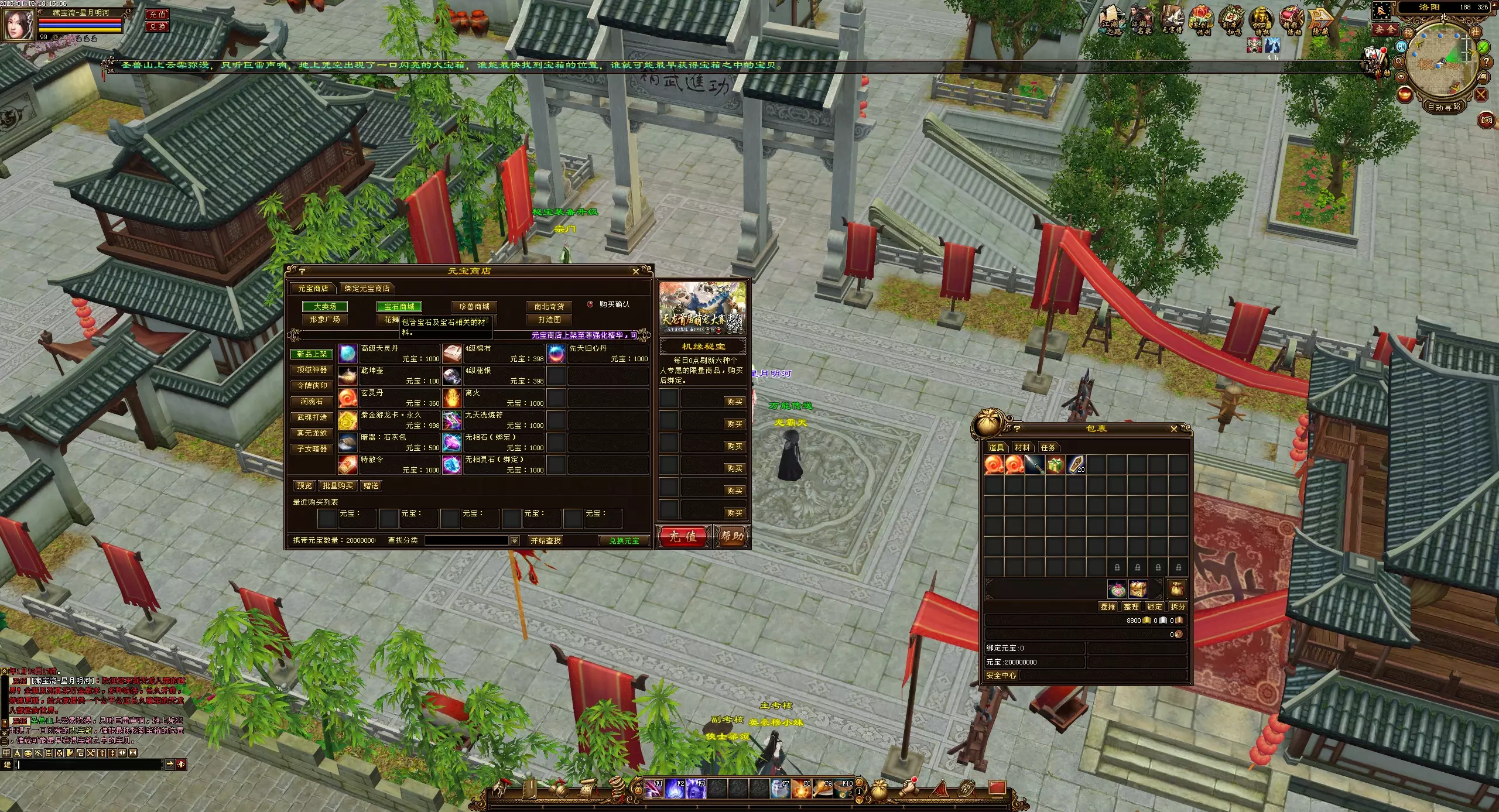This screenshot has height=812, width=1499.
Task: Click the 兑换元宝 exchange button
Action: coord(624,541)
